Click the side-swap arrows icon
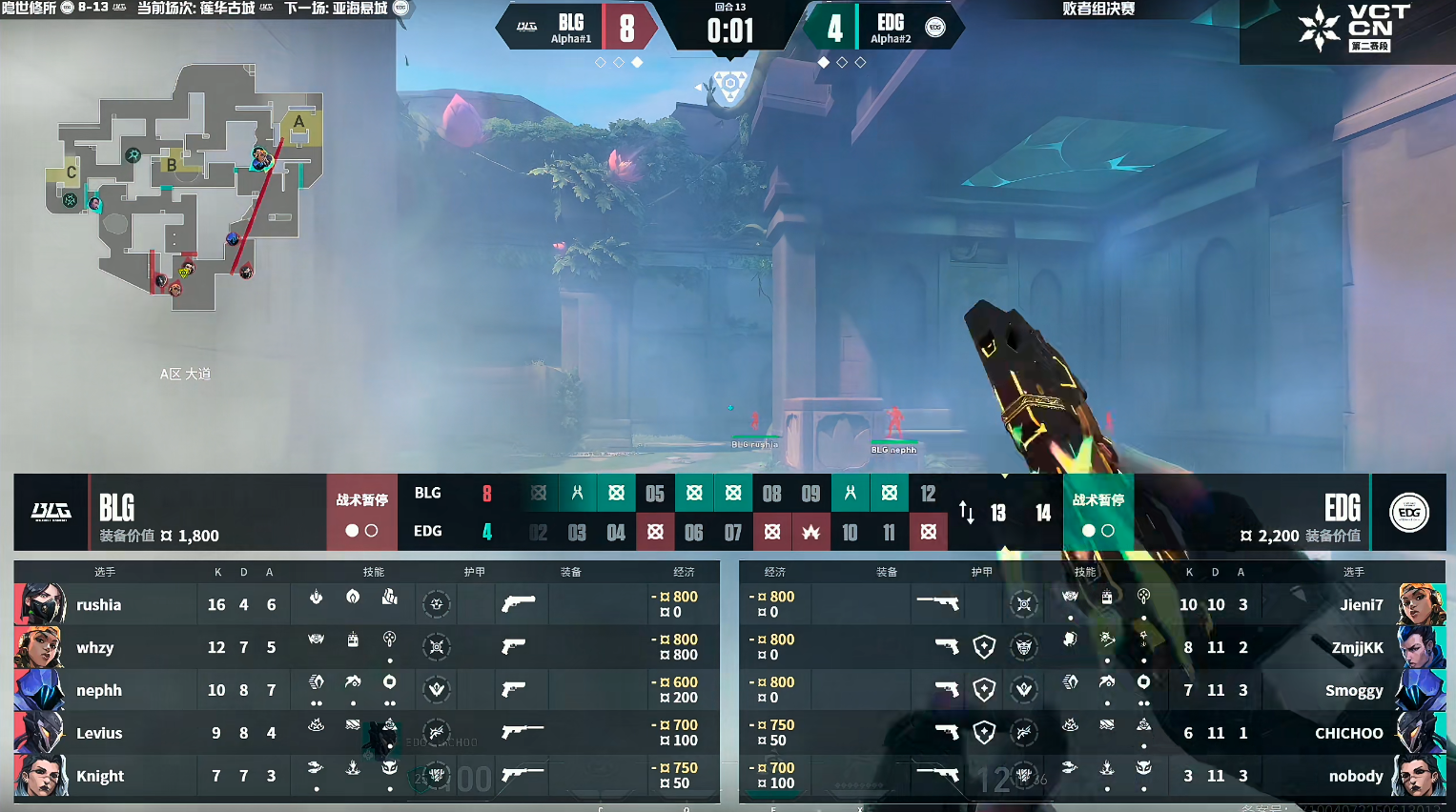1456x812 pixels. [x=966, y=513]
